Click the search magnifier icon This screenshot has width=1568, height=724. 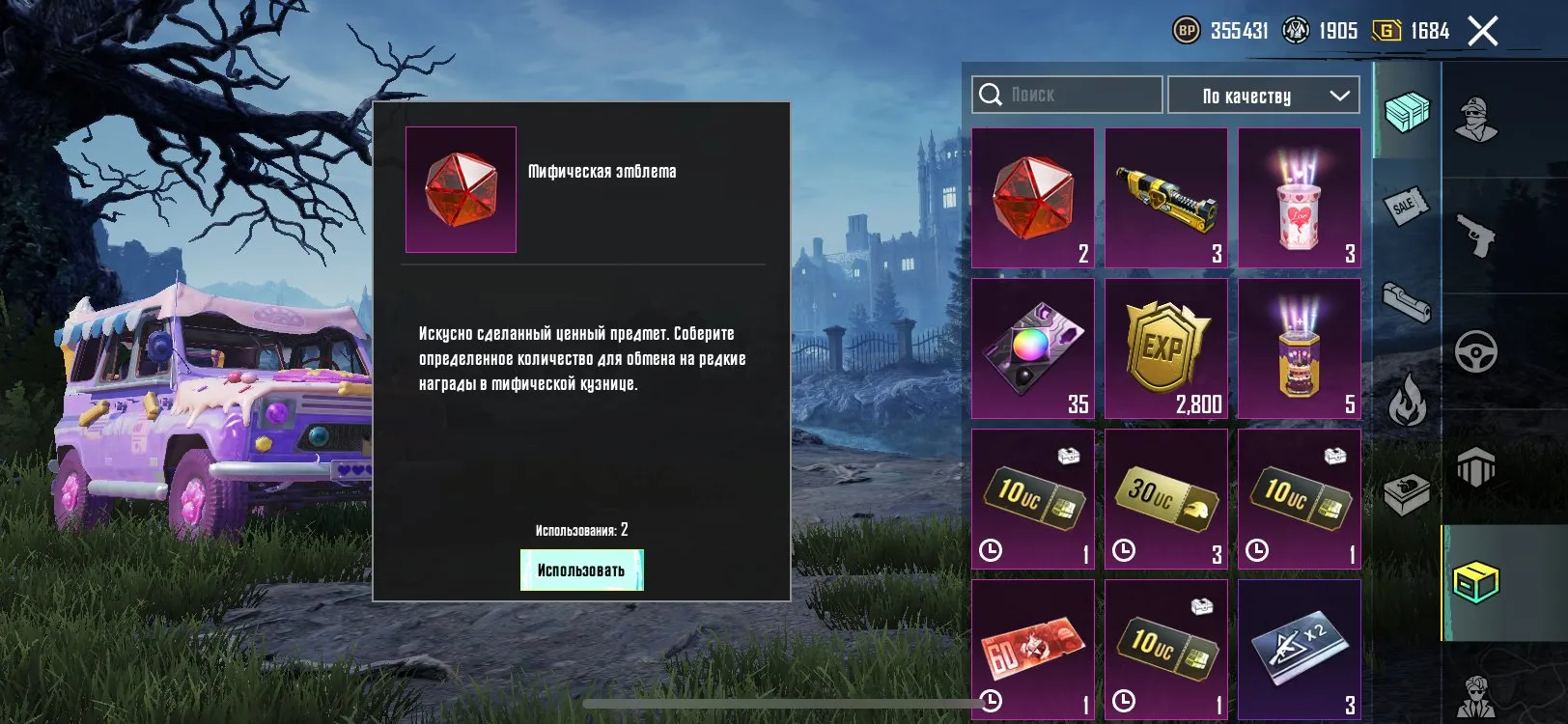[991, 94]
